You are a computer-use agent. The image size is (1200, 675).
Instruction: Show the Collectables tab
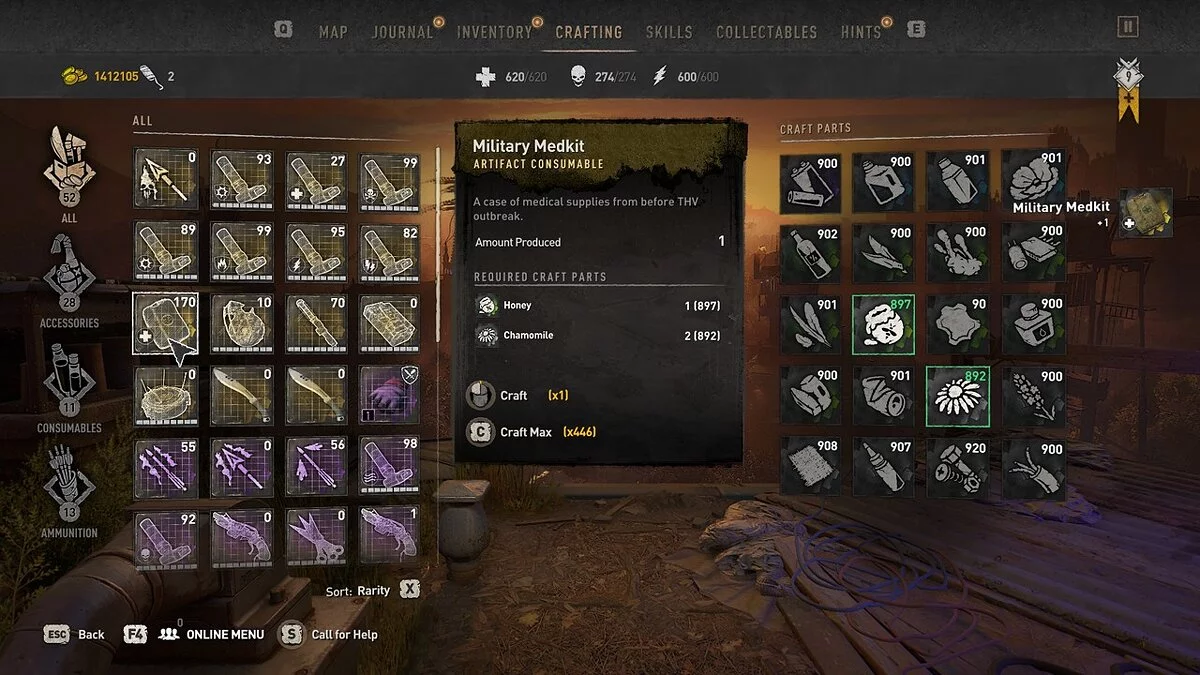[x=768, y=32]
